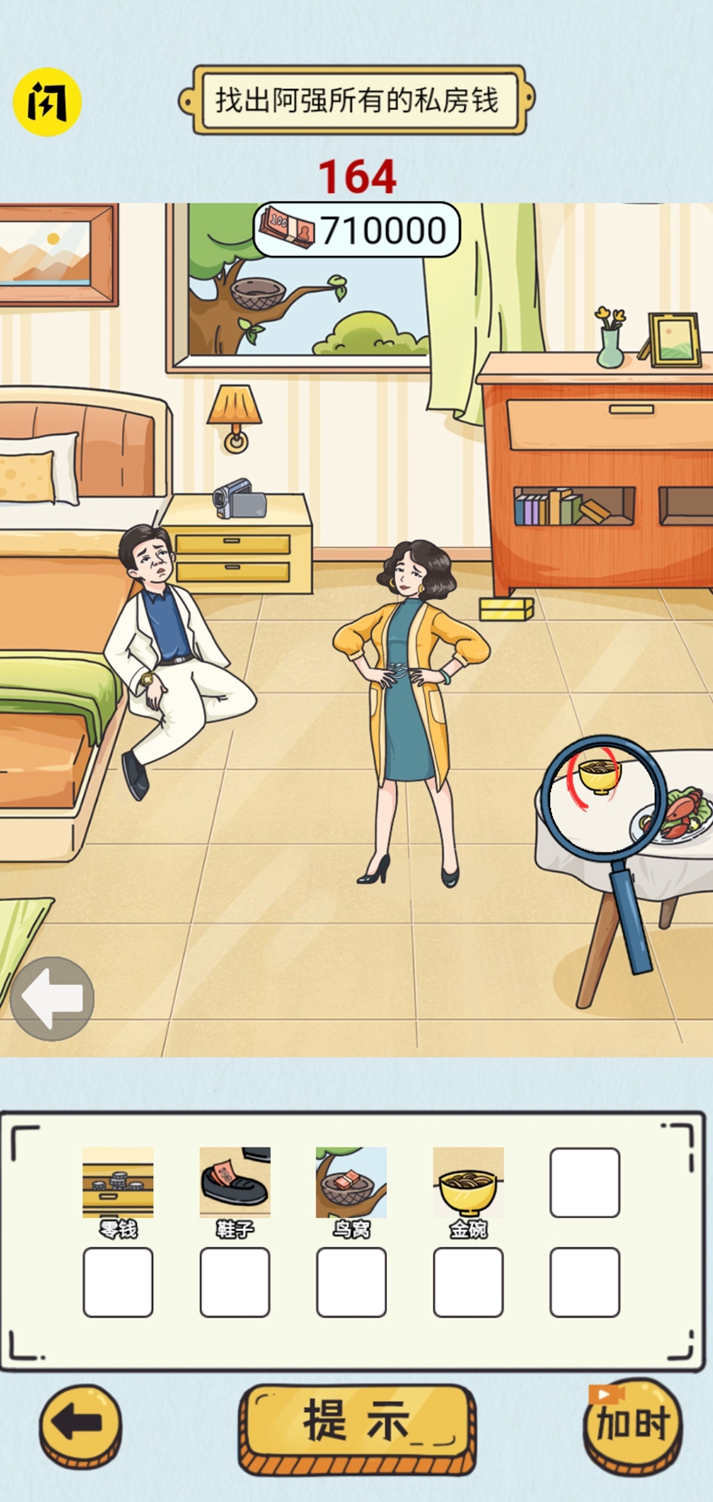Select the 零钱 found item slot
Screen dimensions: 713x1502
pyautogui.click(x=118, y=1183)
